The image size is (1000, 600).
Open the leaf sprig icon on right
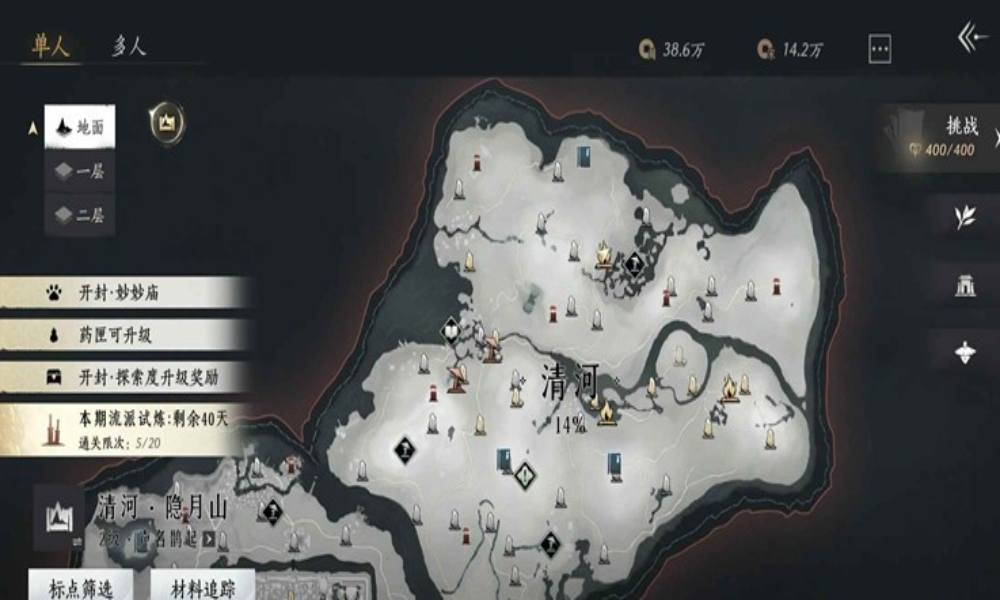(x=965, y=216)
